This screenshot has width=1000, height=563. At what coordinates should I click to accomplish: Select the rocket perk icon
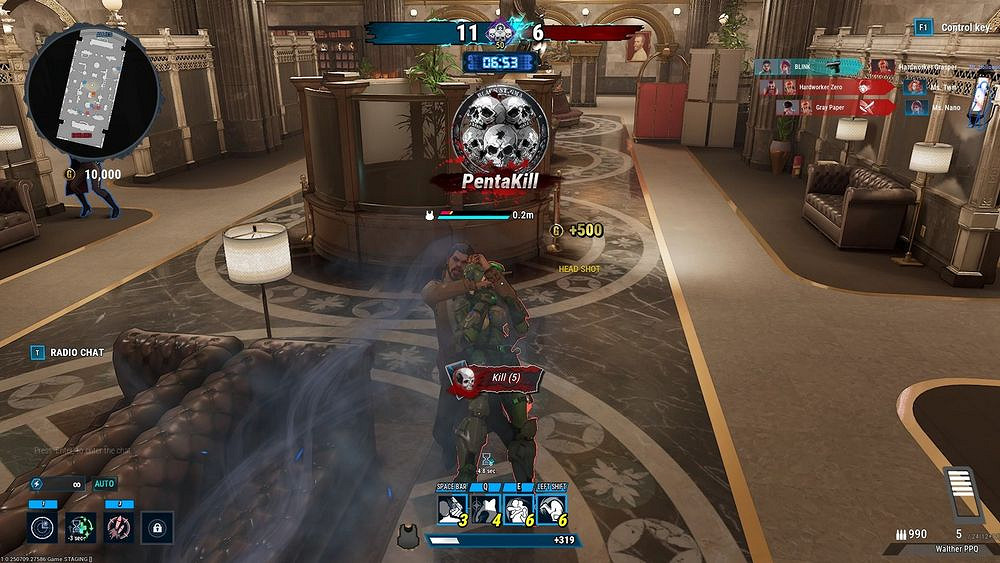click(119, 526)
